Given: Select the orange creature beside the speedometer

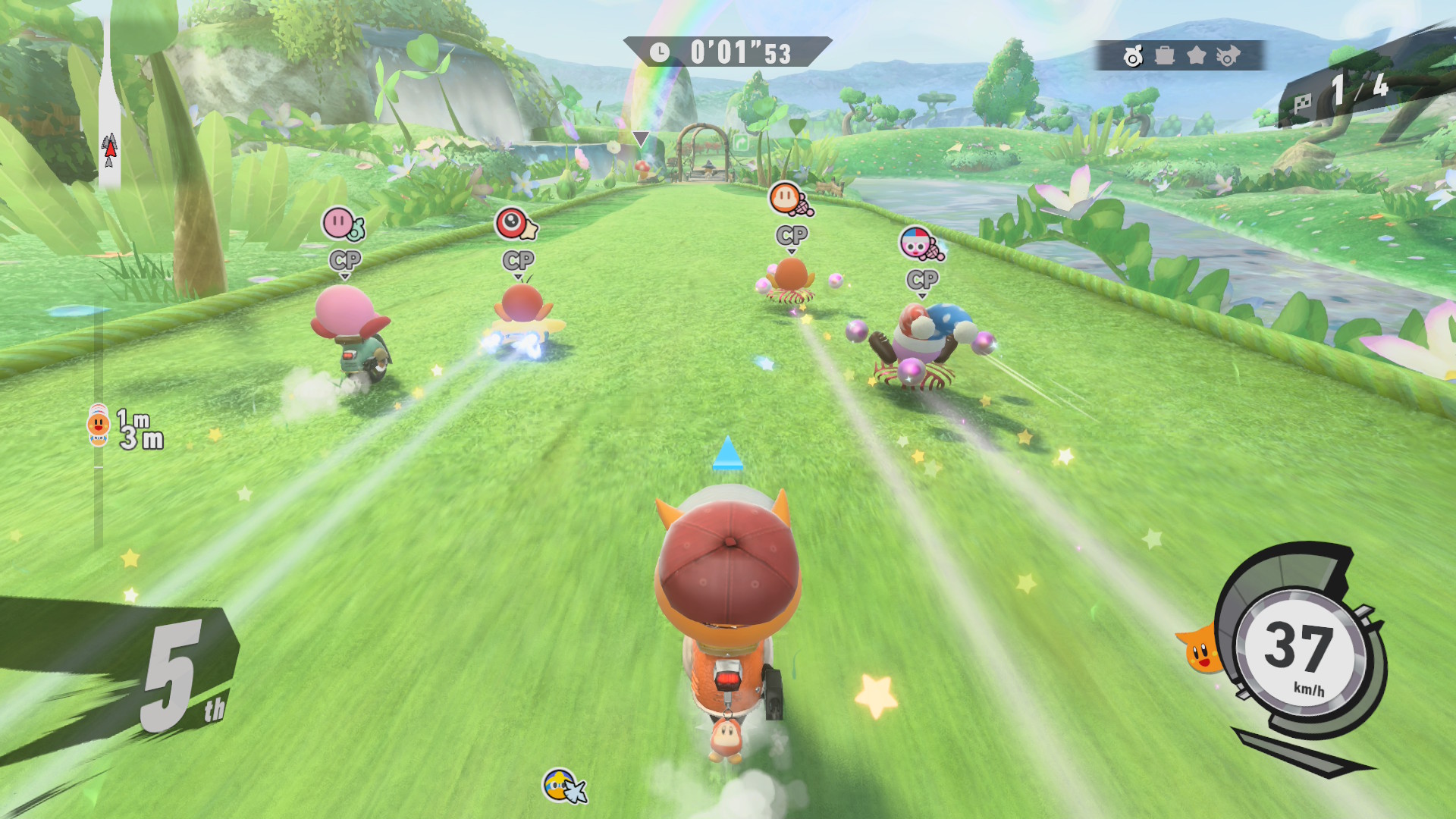Looking at the screenshot, I should [1200, 649].
